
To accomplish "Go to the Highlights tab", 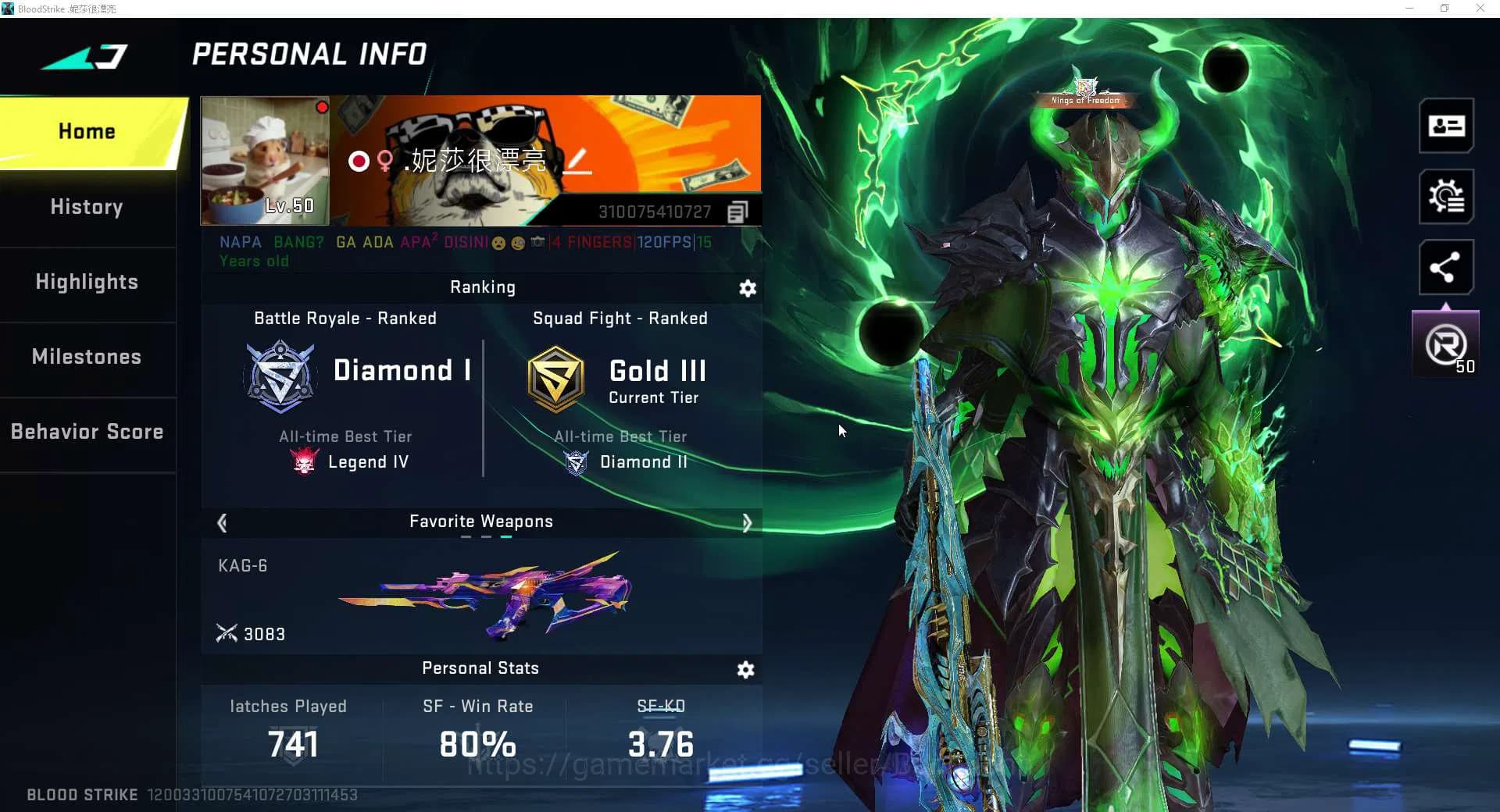I will point(87,282).
